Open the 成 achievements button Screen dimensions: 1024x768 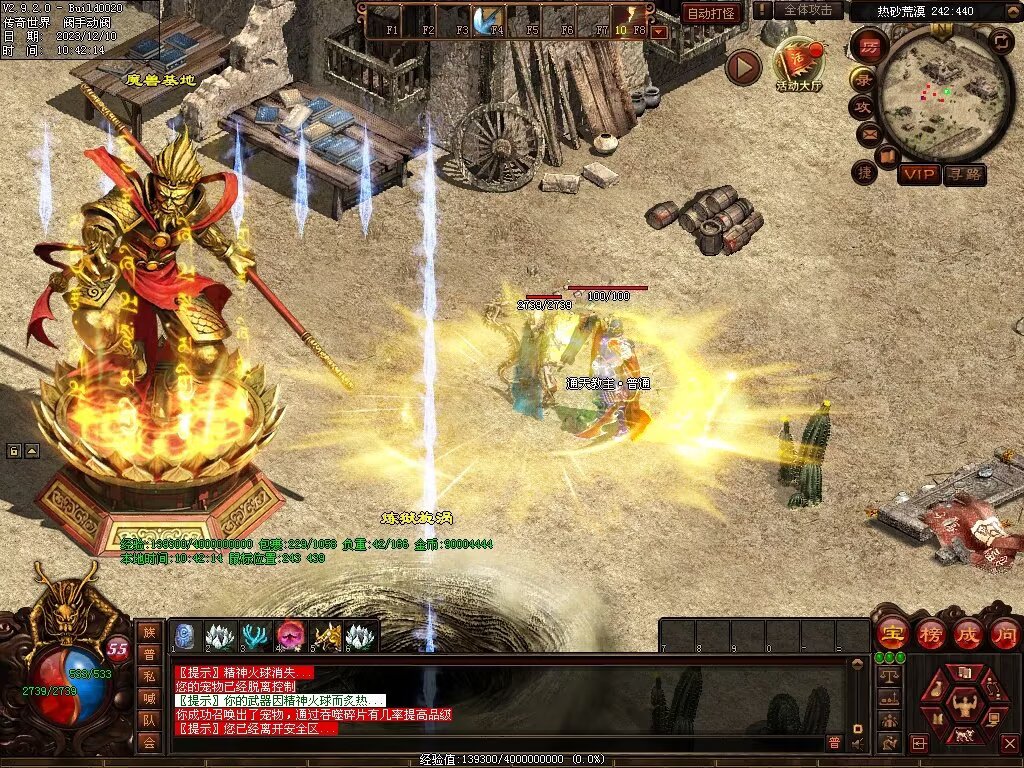pyautogui.click(x=968, y=633)
